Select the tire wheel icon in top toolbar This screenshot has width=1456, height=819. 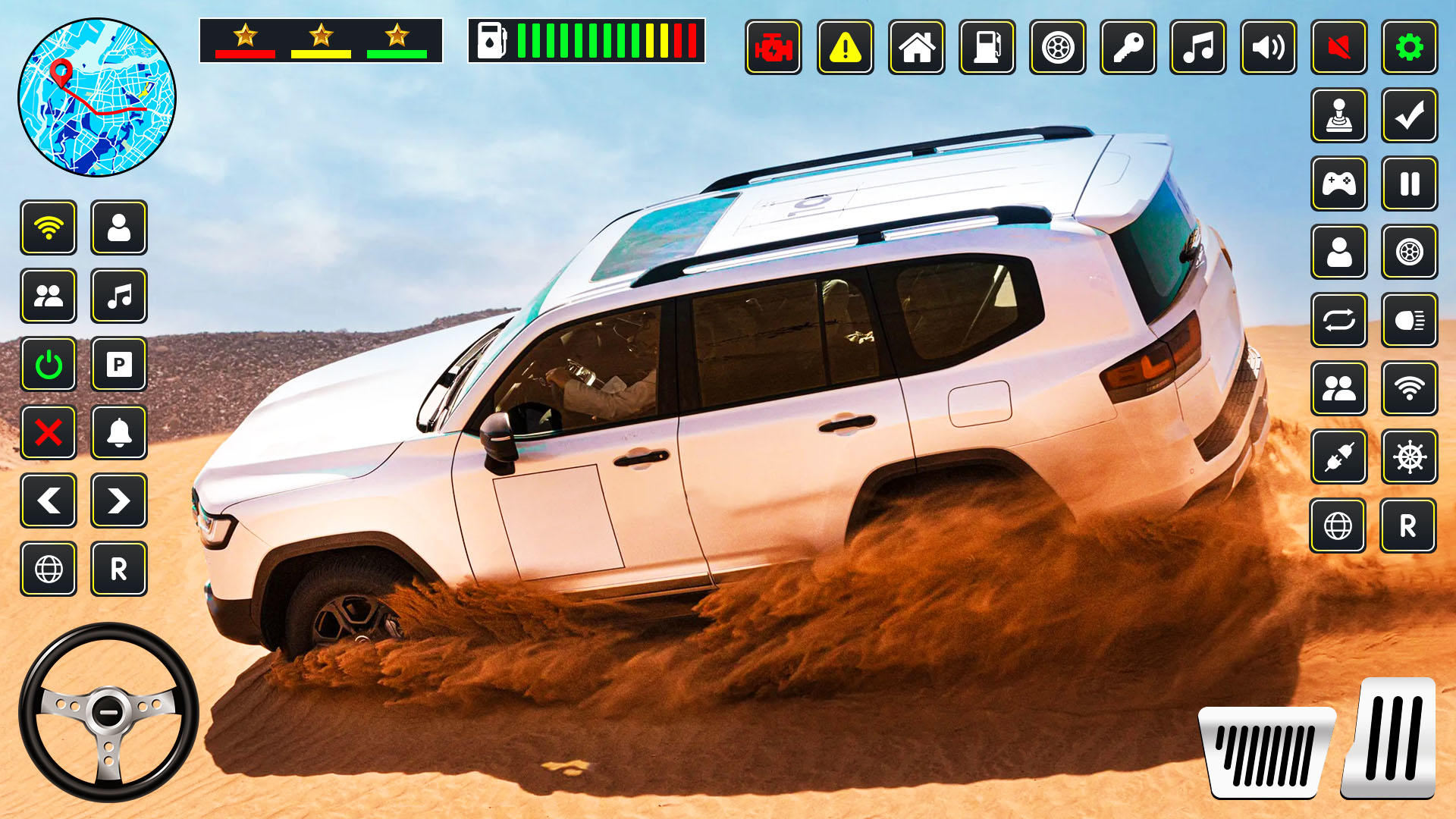click(1056, 49)
